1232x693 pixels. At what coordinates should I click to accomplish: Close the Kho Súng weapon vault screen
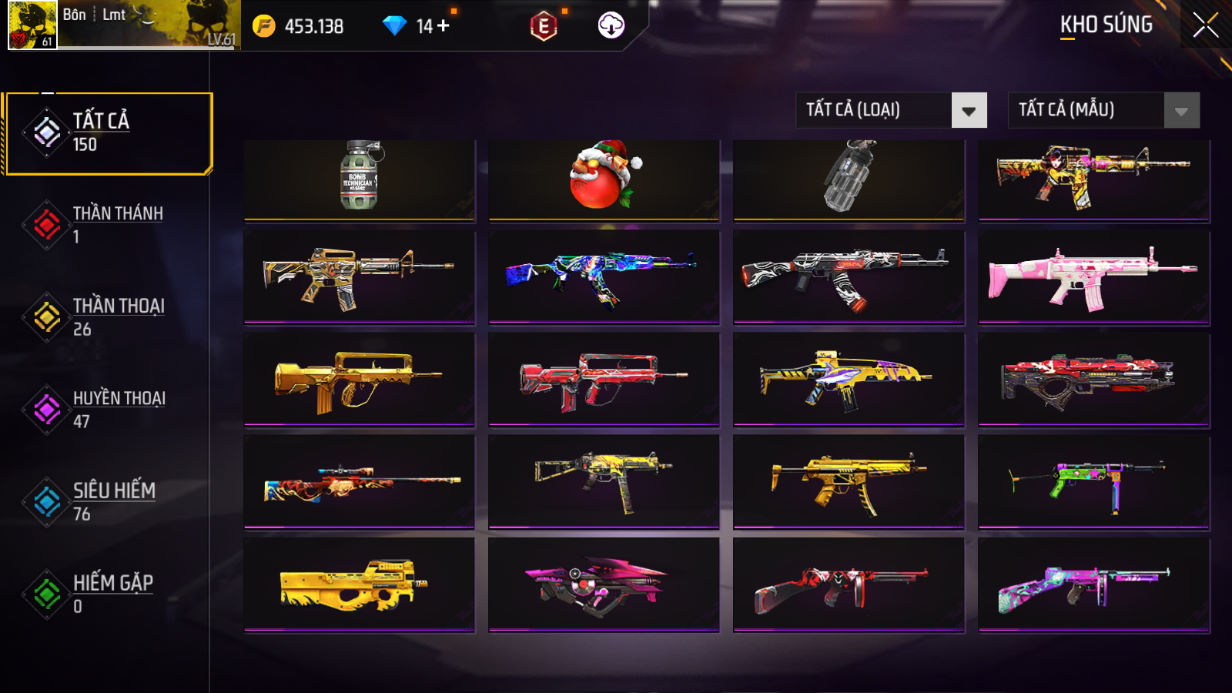click(1205, 25)
